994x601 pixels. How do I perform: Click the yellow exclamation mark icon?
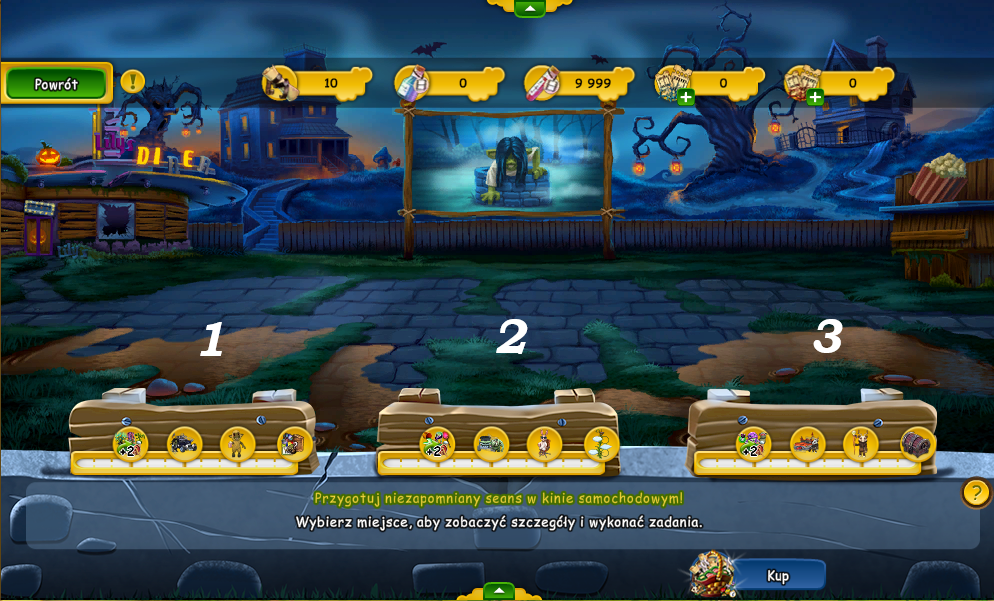tap(133, 81)
